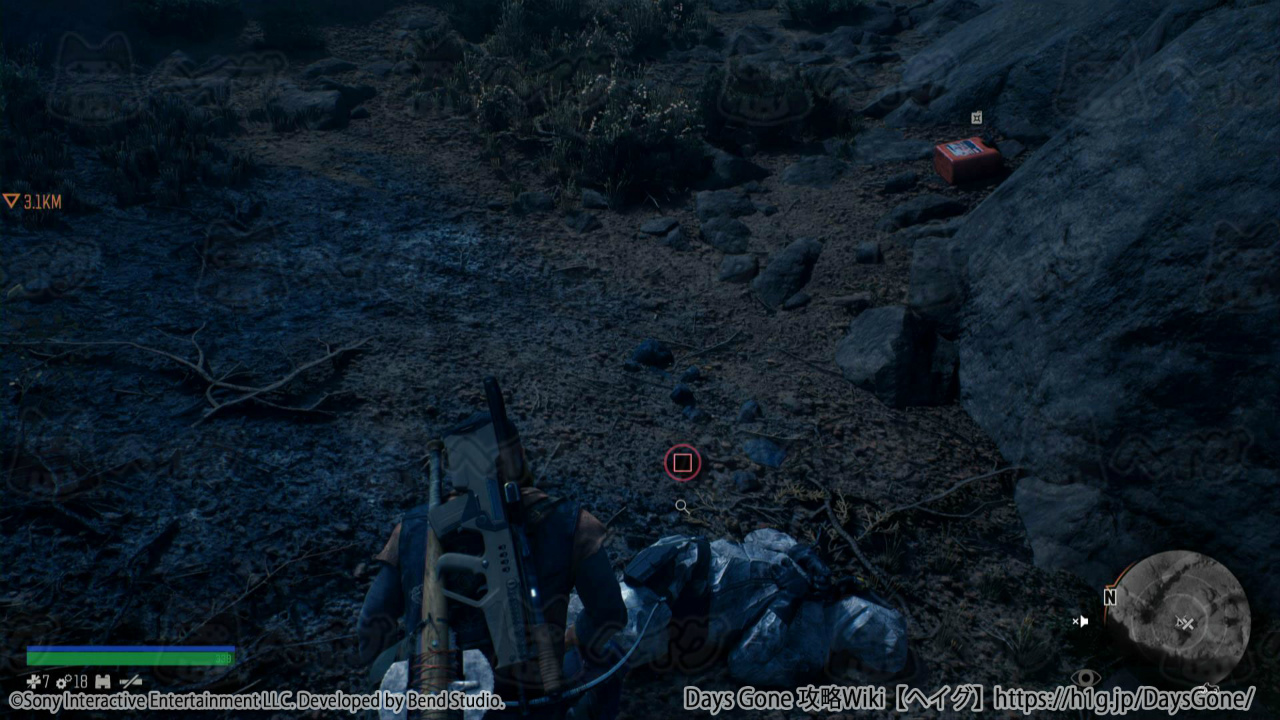This screenshot has width=1280, height=720.
Task: Choose the melee weapon icon
Action: point(130,681)
